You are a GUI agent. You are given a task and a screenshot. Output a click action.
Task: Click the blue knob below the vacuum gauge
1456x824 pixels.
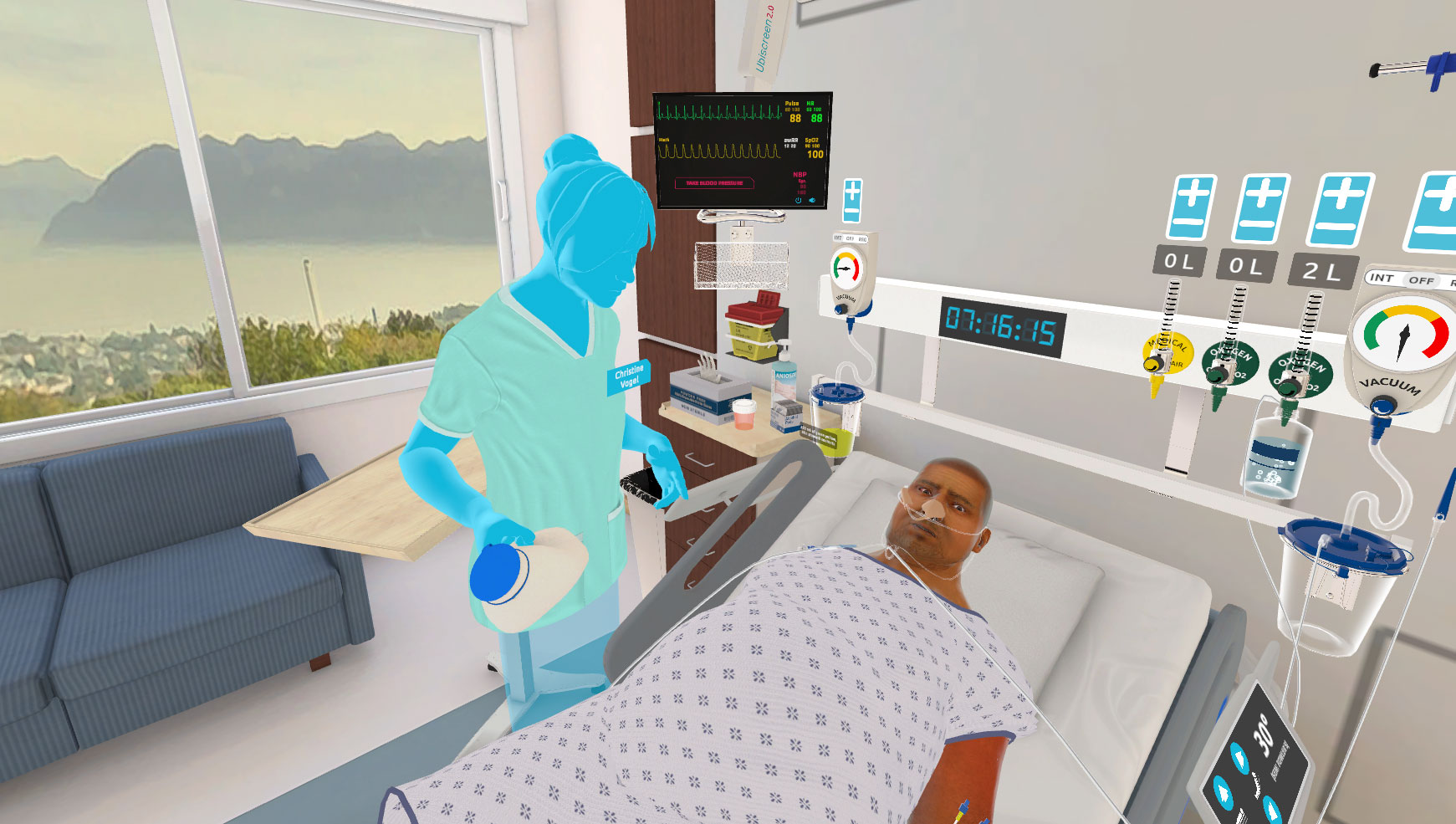click(1382, 404)
